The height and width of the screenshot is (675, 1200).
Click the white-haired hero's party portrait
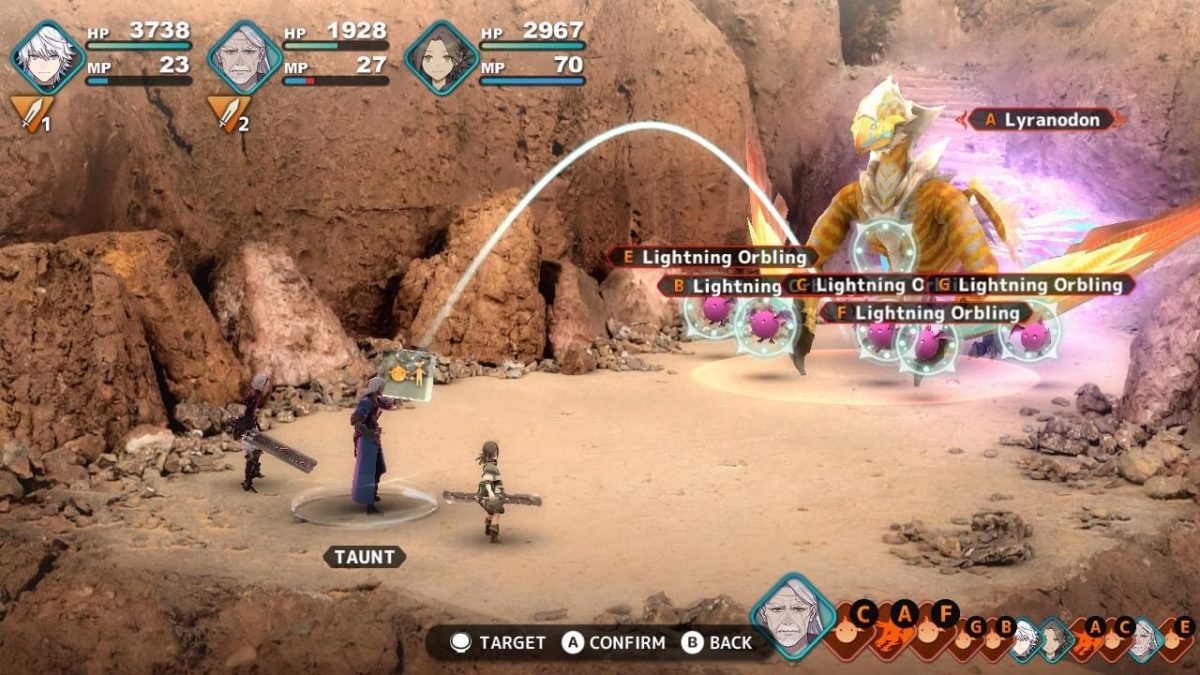point(47,58)
